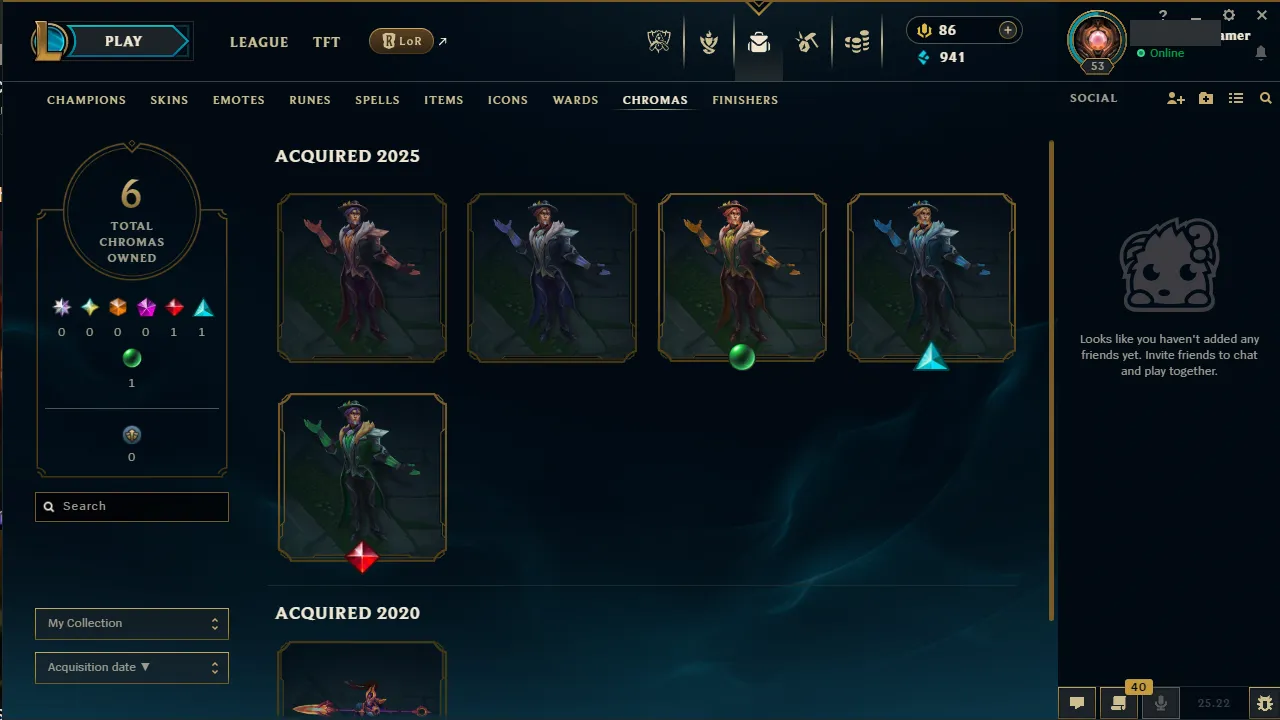Viewport: 1280px width, 720px height.
Task: Open the My Collection dropdown
Action: pos(131,623)
